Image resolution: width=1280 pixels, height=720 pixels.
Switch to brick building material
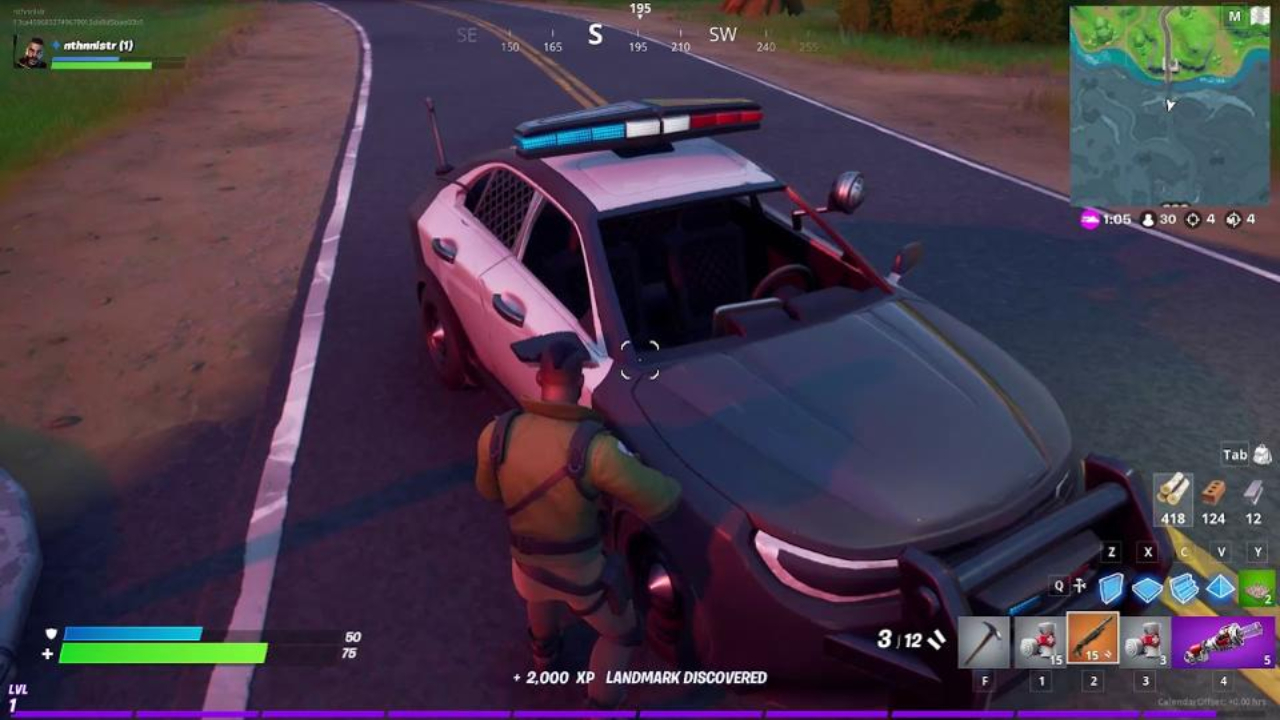pyautogui.click(x=1213, y=492)
